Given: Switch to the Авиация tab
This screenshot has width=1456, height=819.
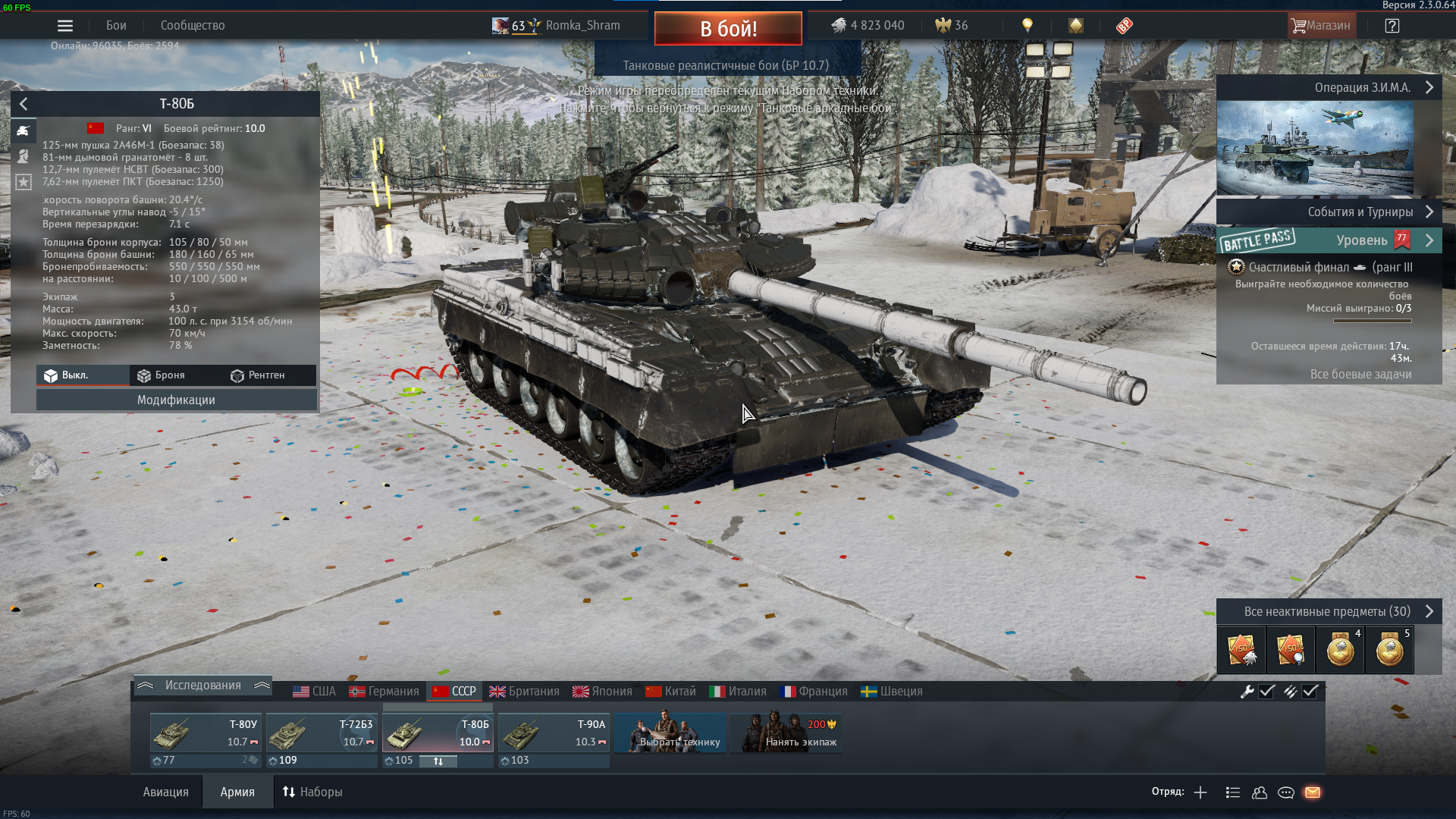Looking at the screenshot, I should pos(165,792).
